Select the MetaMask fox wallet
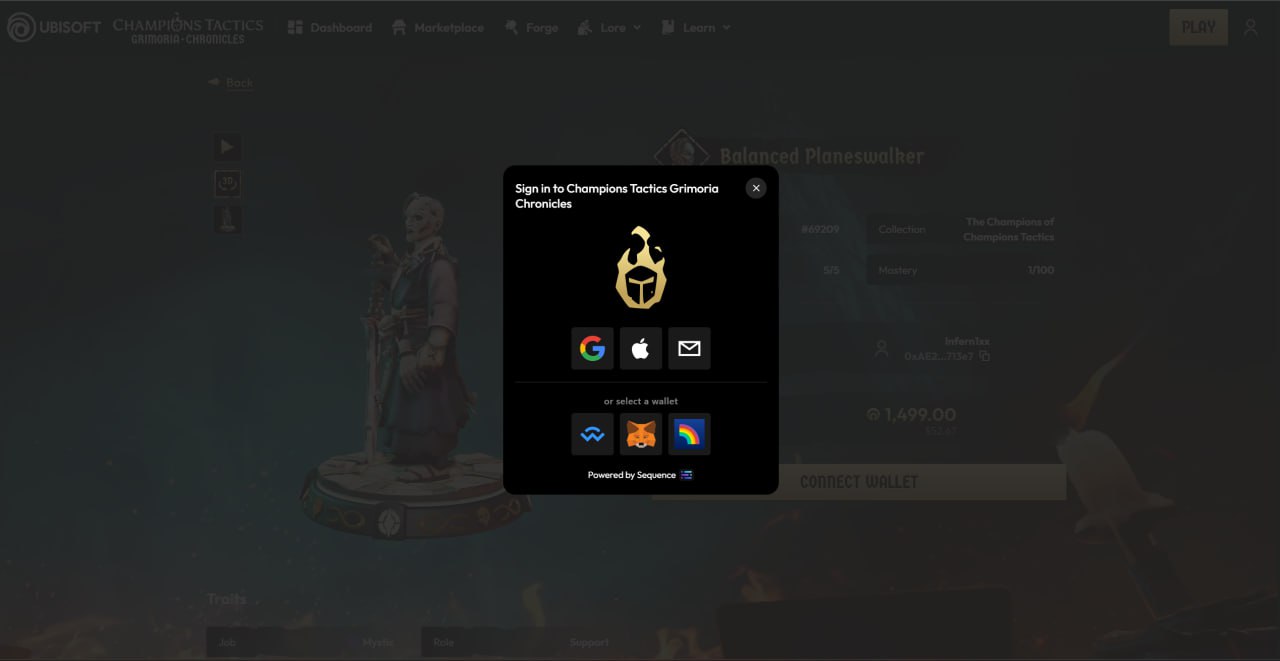Viewport: 1280px width, 661px height. [641, 435]
